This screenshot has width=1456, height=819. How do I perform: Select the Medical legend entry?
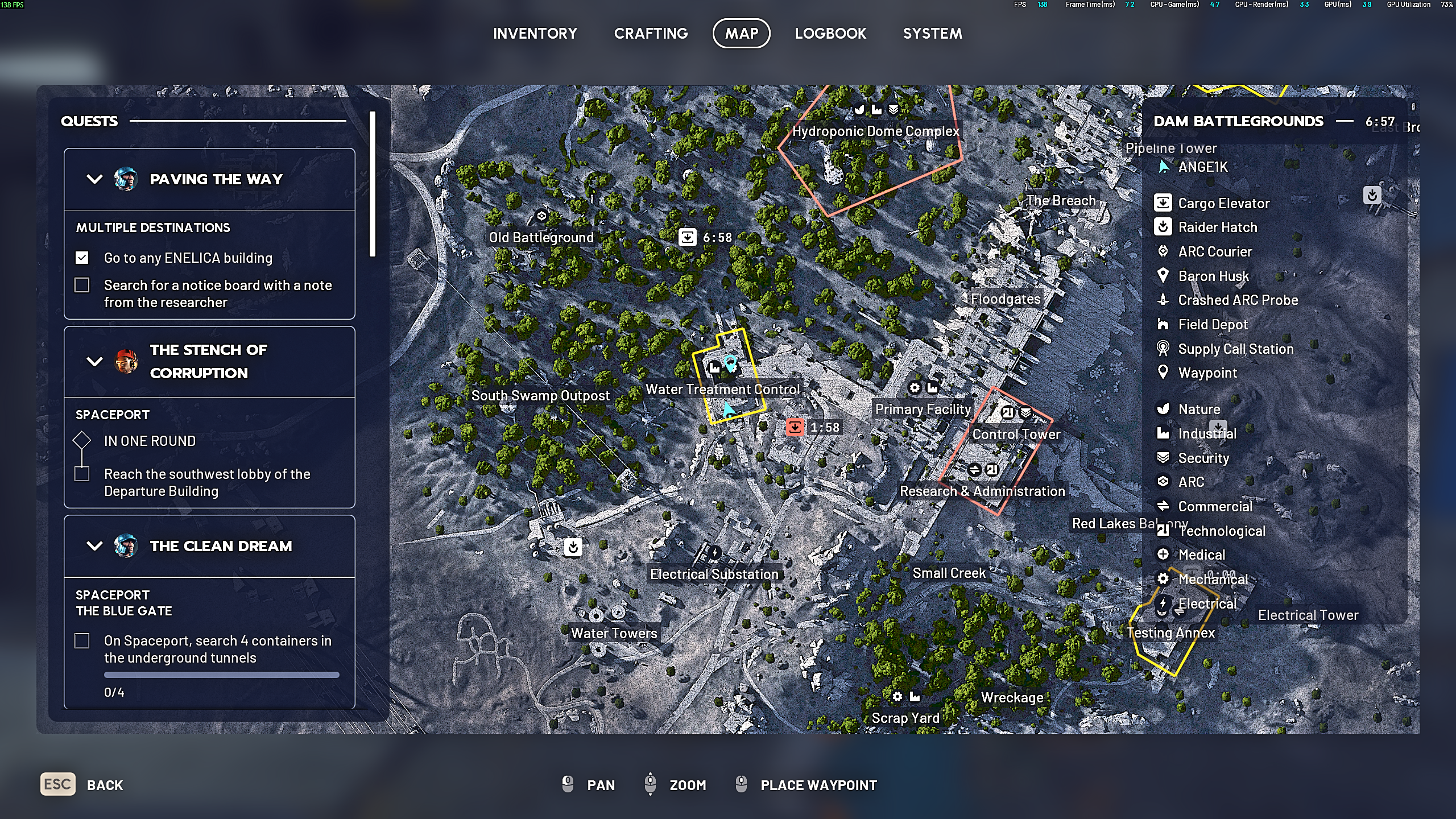click(1201, 555)
